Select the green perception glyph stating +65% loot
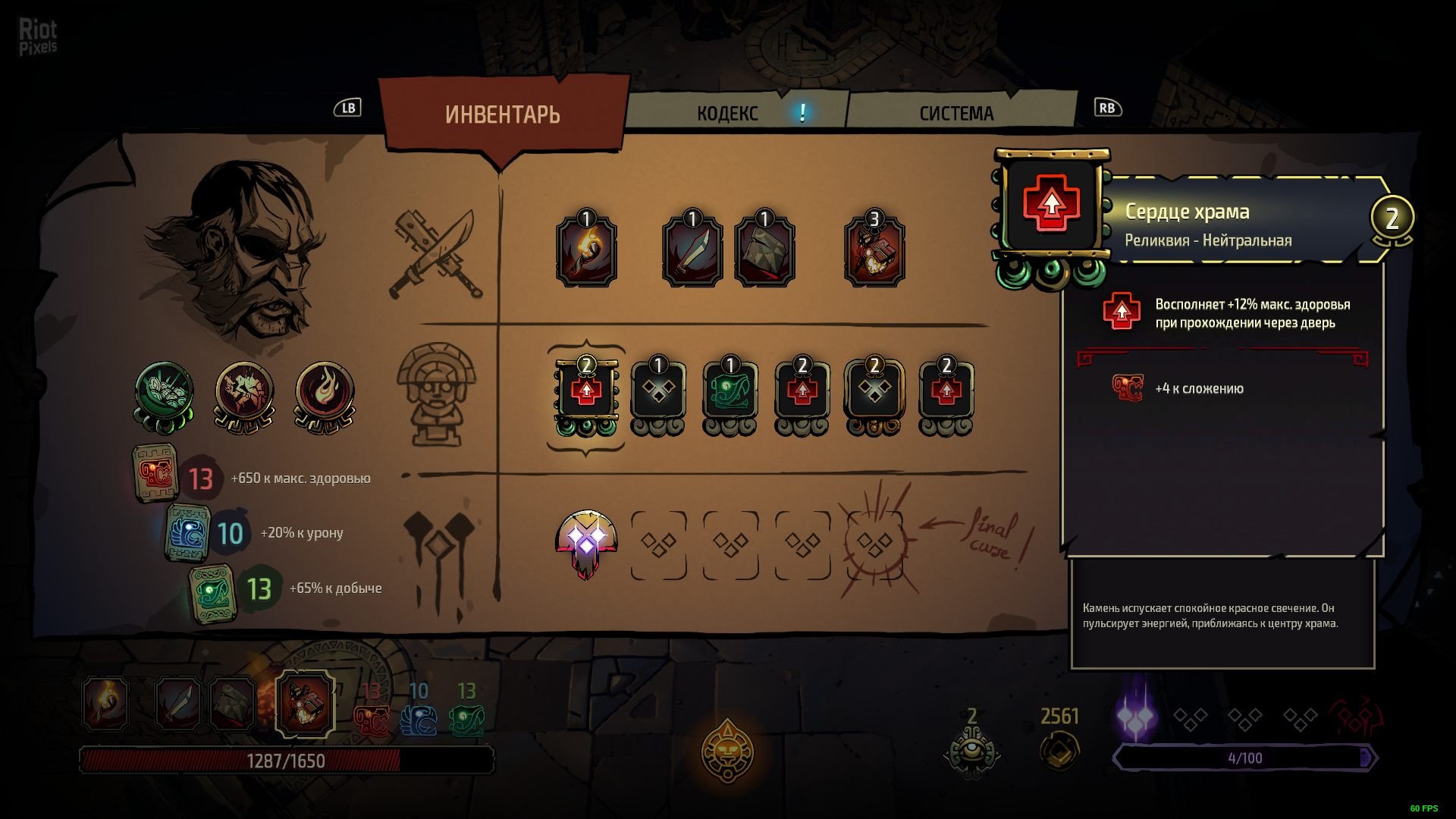Image resolution: width=1456 pixels, height=819 pixels. point(212,593)
